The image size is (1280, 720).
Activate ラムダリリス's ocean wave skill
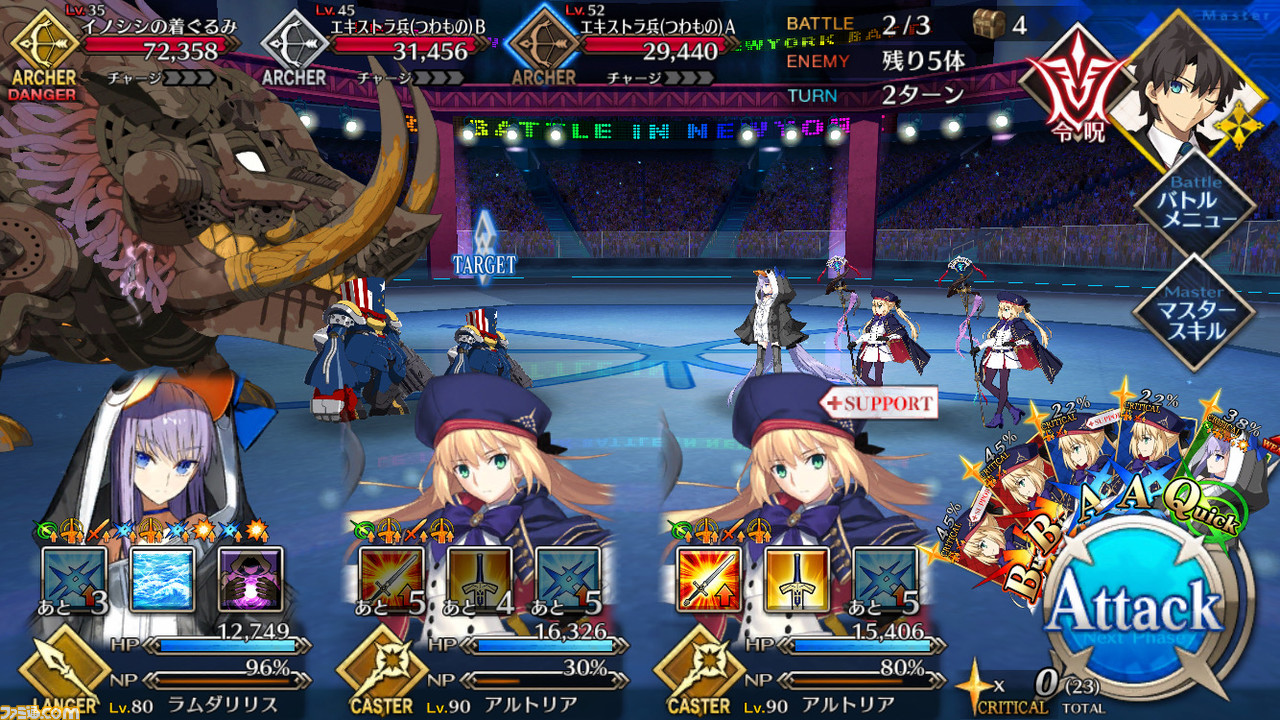click(x=160, y=579)
